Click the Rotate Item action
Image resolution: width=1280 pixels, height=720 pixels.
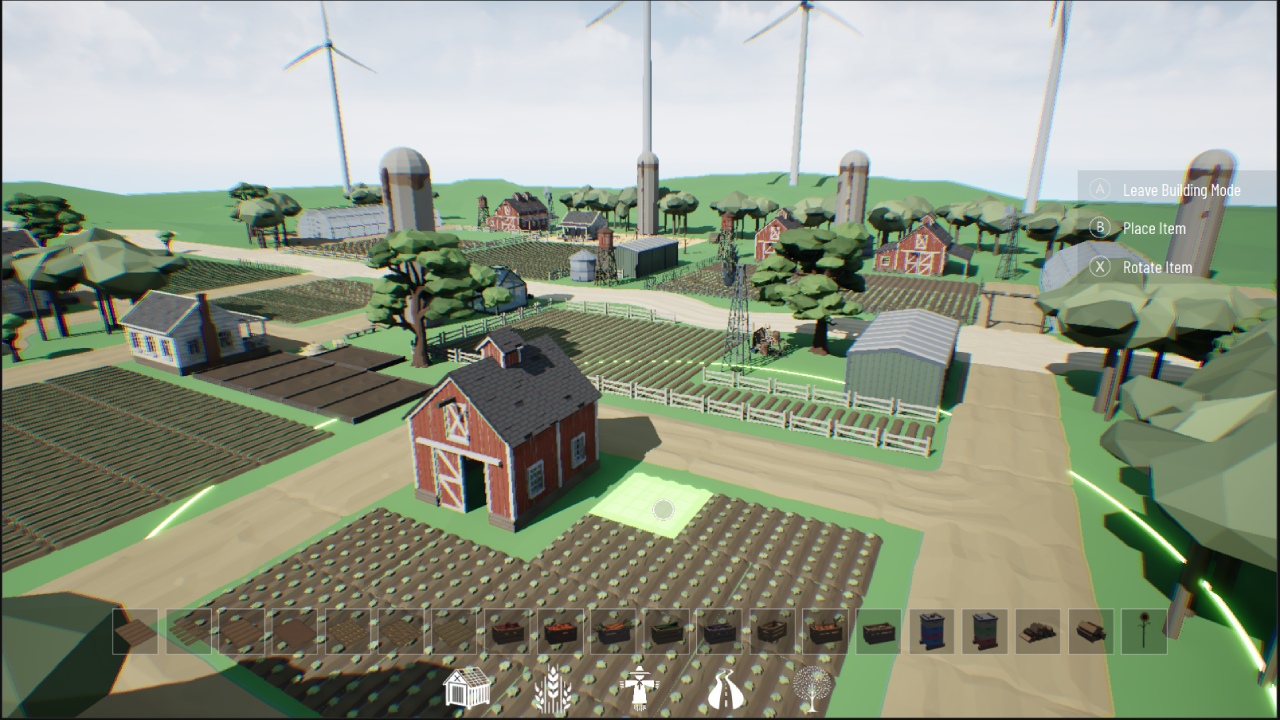pyautogui.click(x=1158, y=268)
